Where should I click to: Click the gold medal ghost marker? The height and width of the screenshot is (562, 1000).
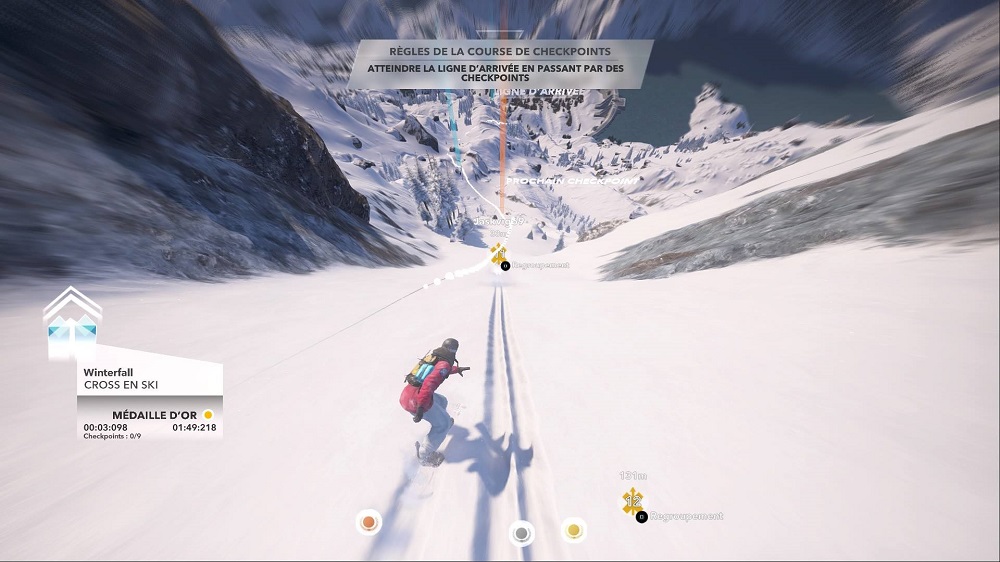tap(573, 528)
